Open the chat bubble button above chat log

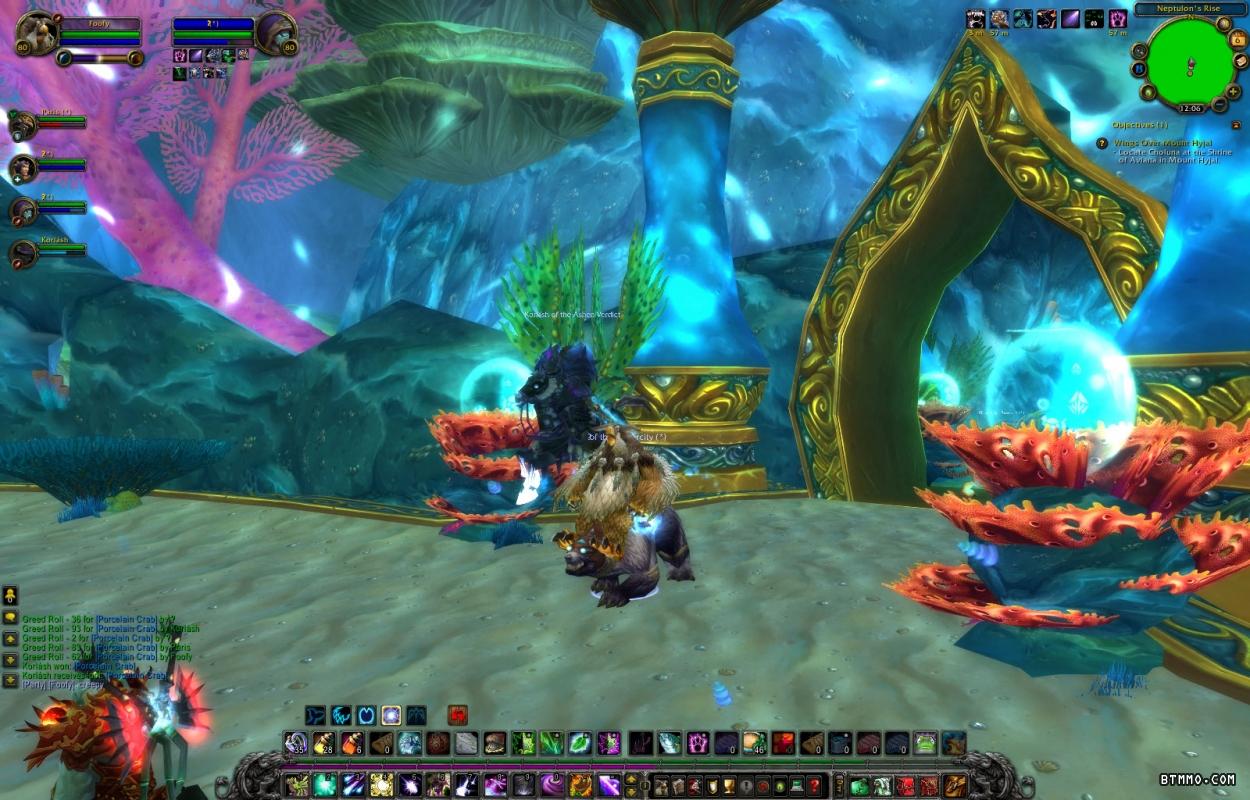(x=10, y=617)
